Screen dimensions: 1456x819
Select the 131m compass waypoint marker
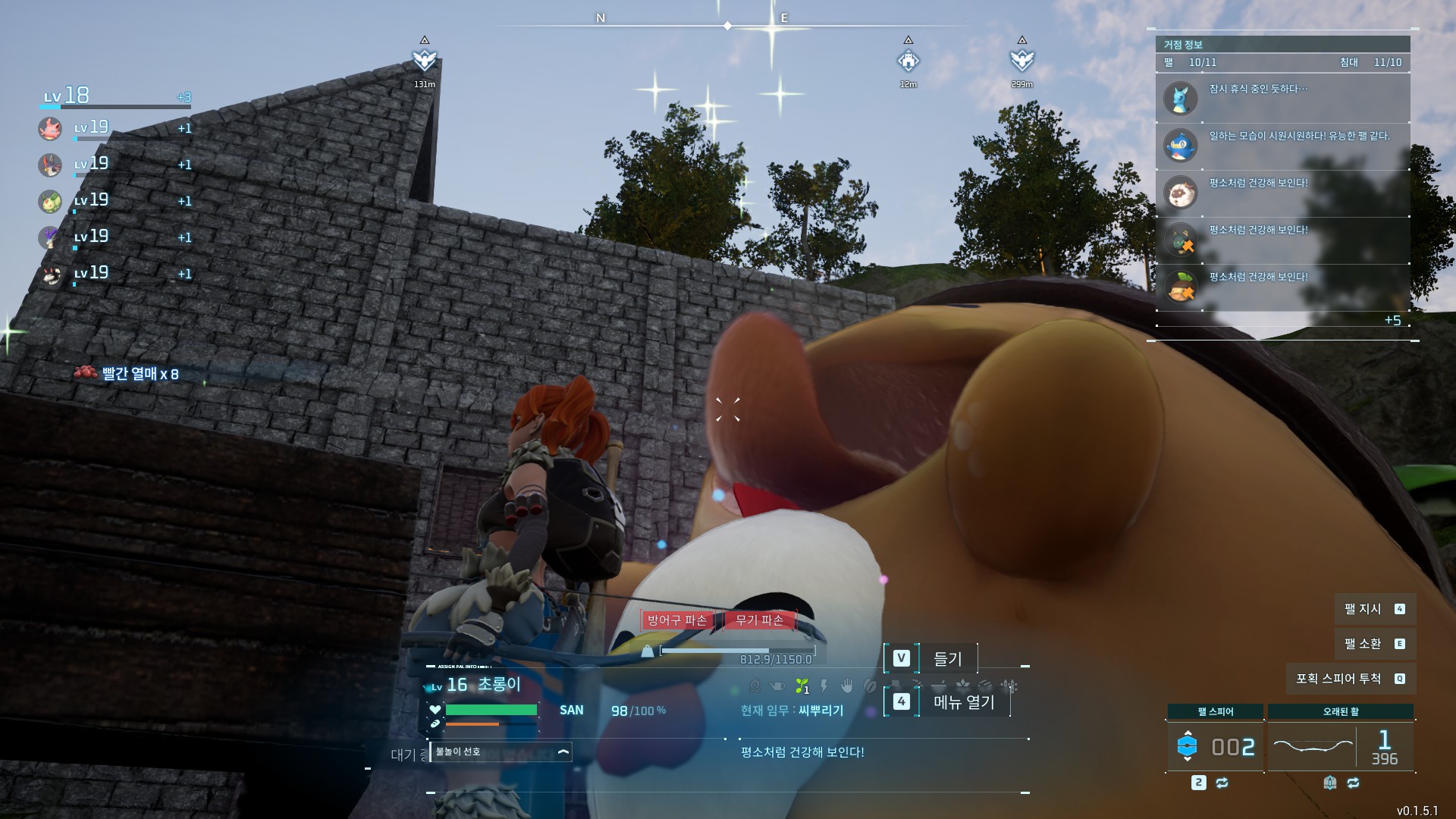click(424, 60)
